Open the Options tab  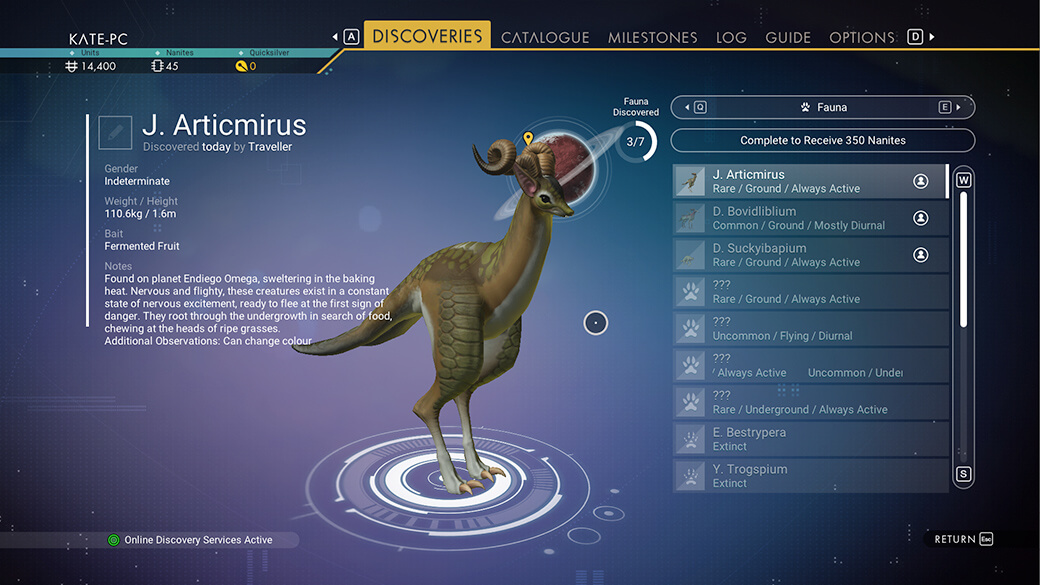tap(861, 37)
